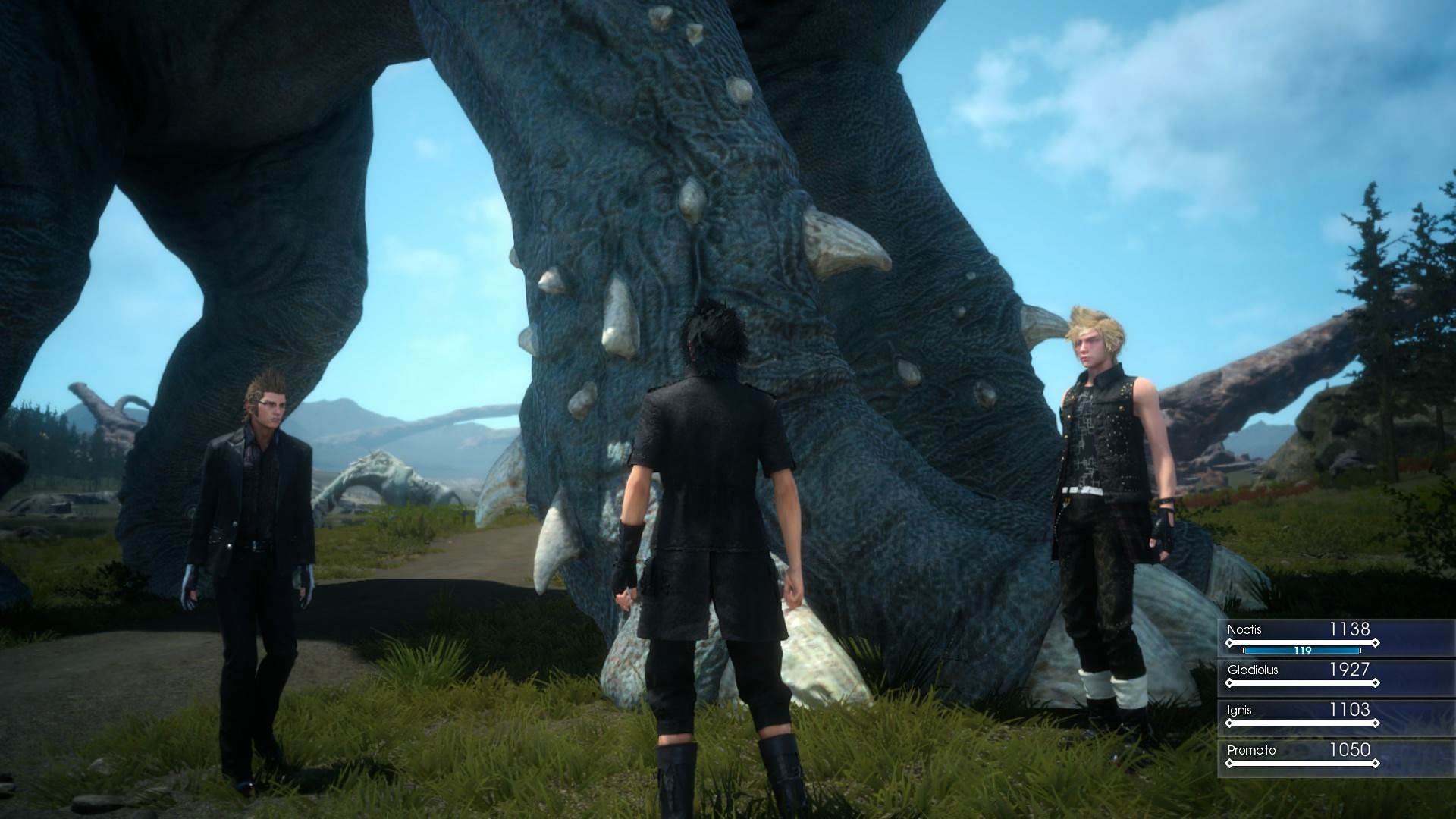Screen dimensions: 1456x819
Task: Click the name label Prompto
Action: (1251, 751)
